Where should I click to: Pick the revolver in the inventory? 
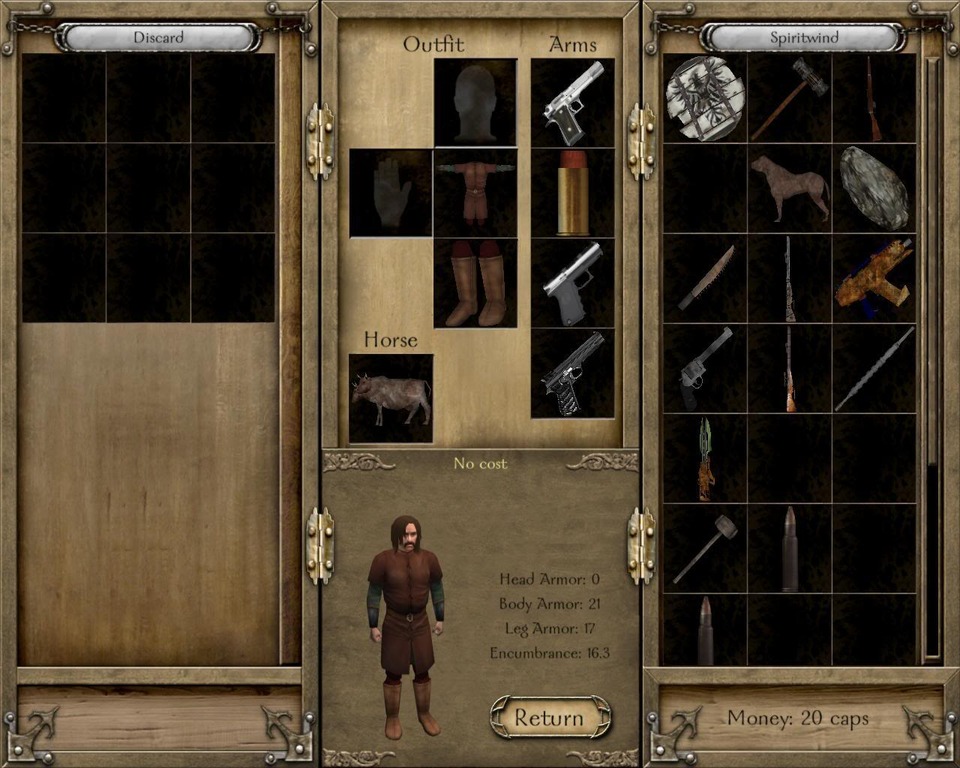click(x=705, y=368)
